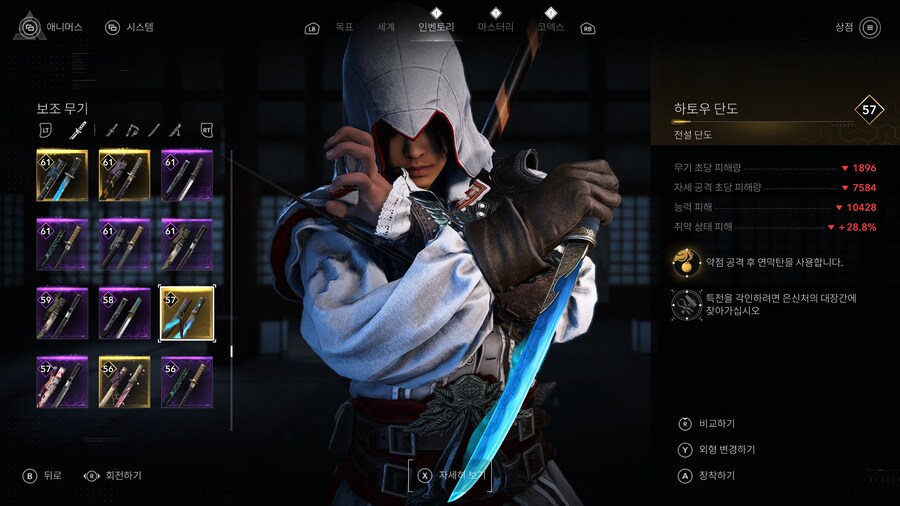
Task: Select the gold level 61 blue-blade tanto
Action: [x=62, y=175]
